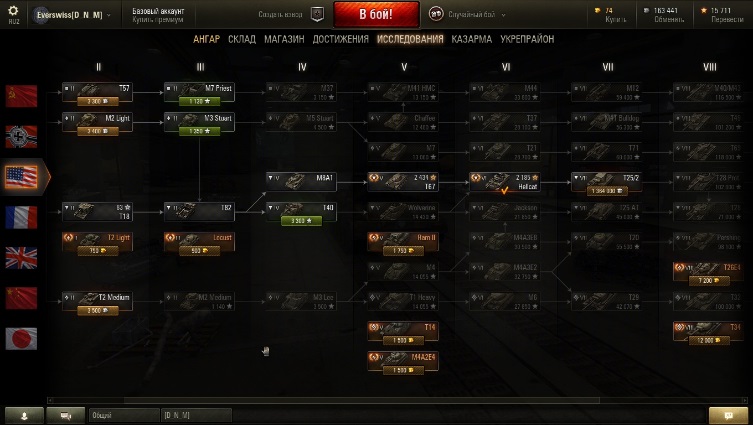Go to the МАГАЗИН tab
This screenshot has height=425, width=753.
click(285, 39)
